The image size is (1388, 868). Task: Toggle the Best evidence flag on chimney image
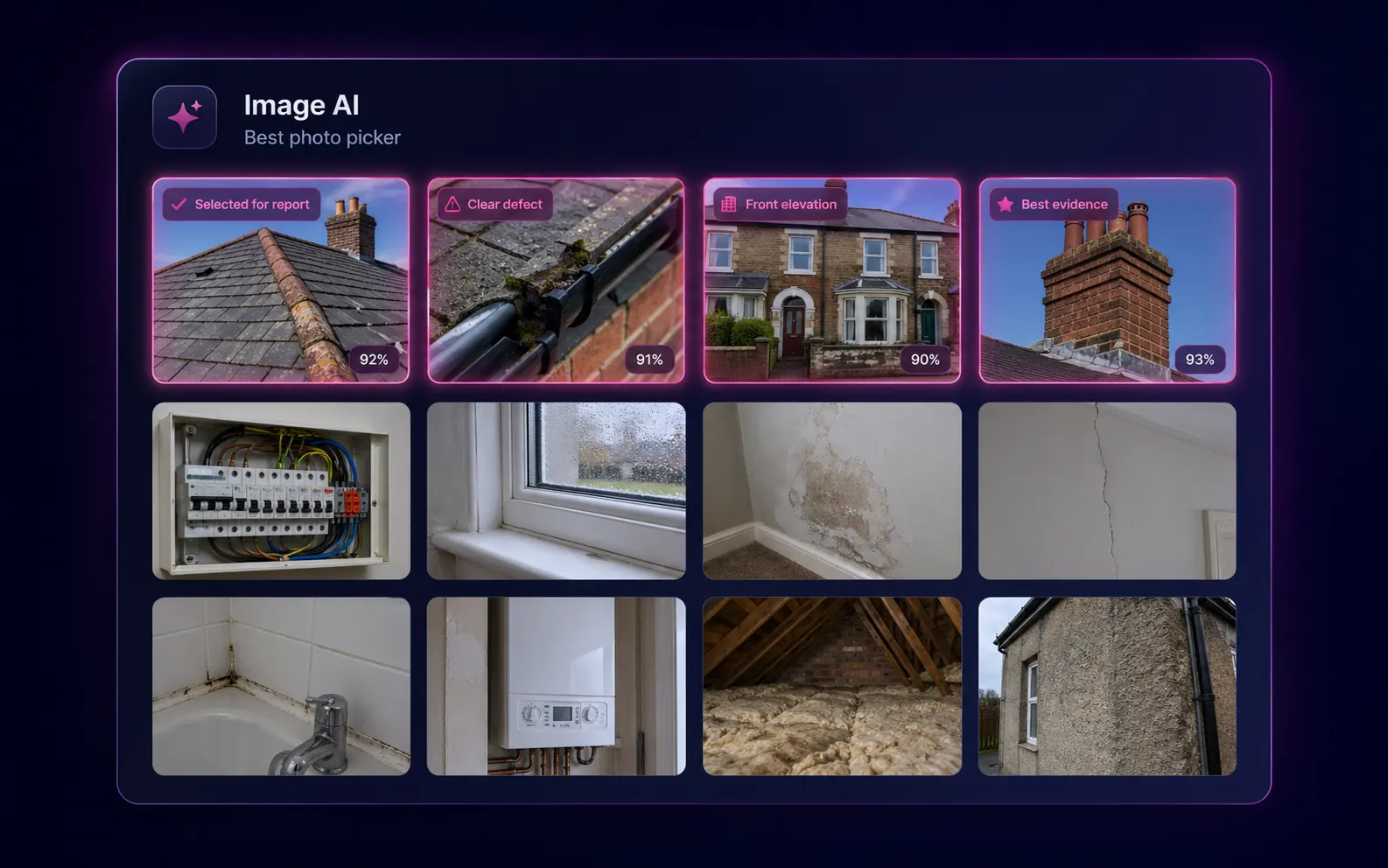tap(1054, 204)
